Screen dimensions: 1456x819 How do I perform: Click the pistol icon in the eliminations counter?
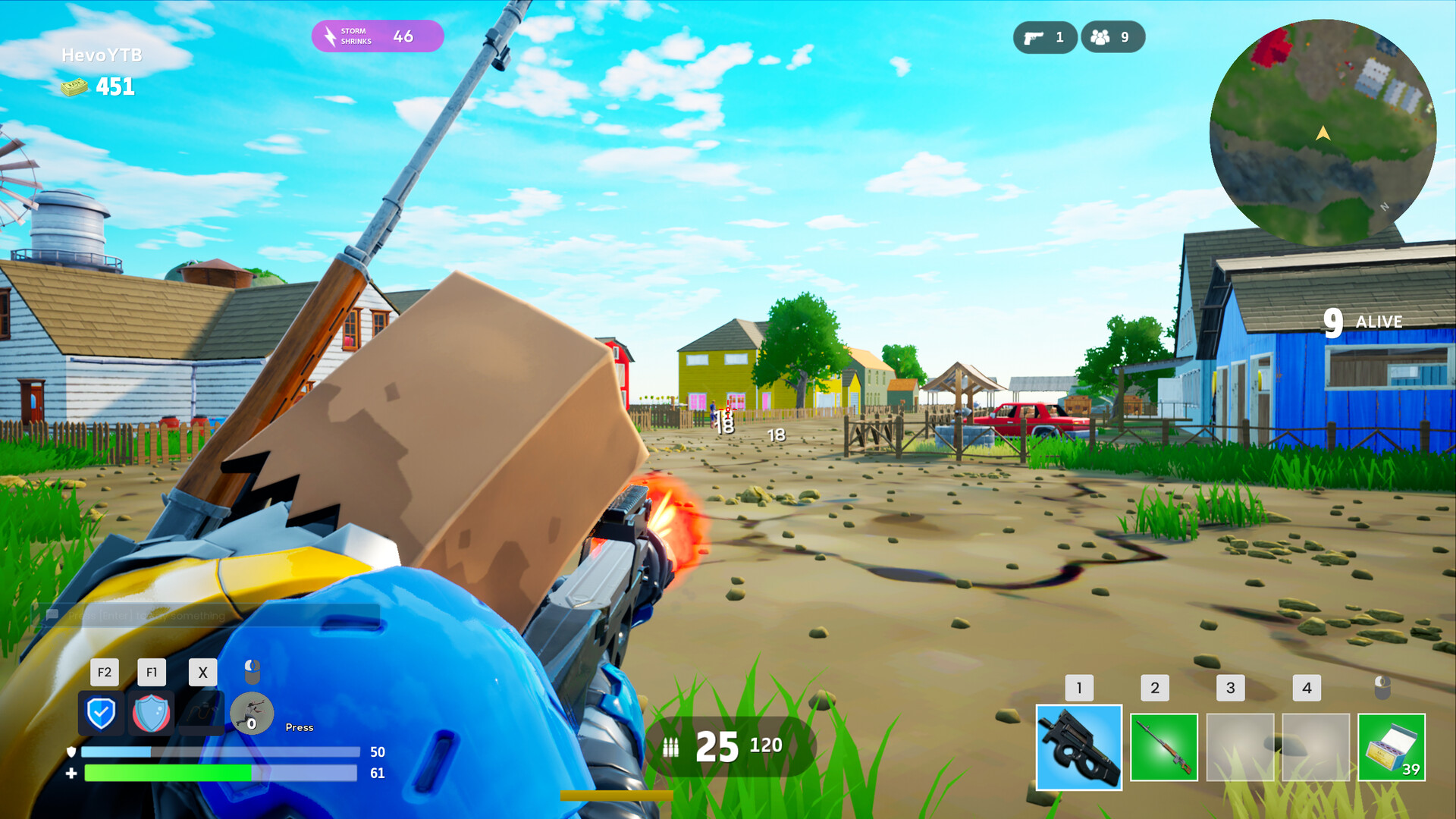1035,36
